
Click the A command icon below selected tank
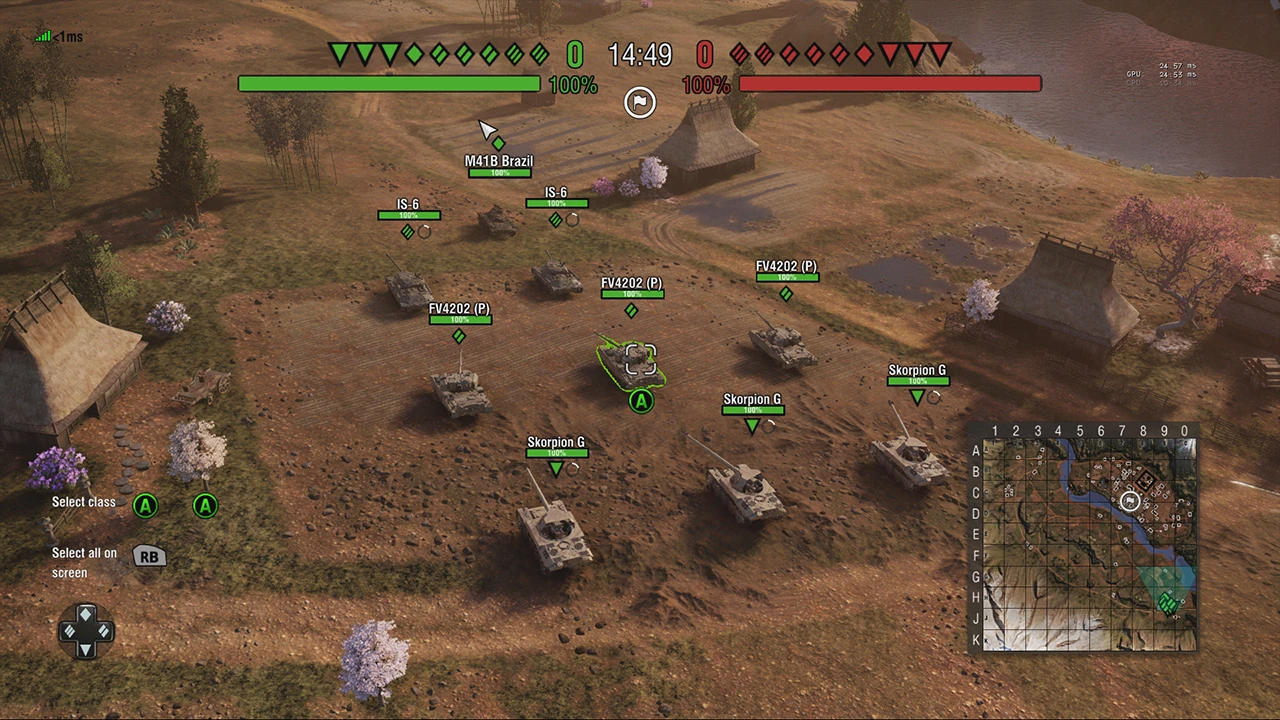(640, 401)
